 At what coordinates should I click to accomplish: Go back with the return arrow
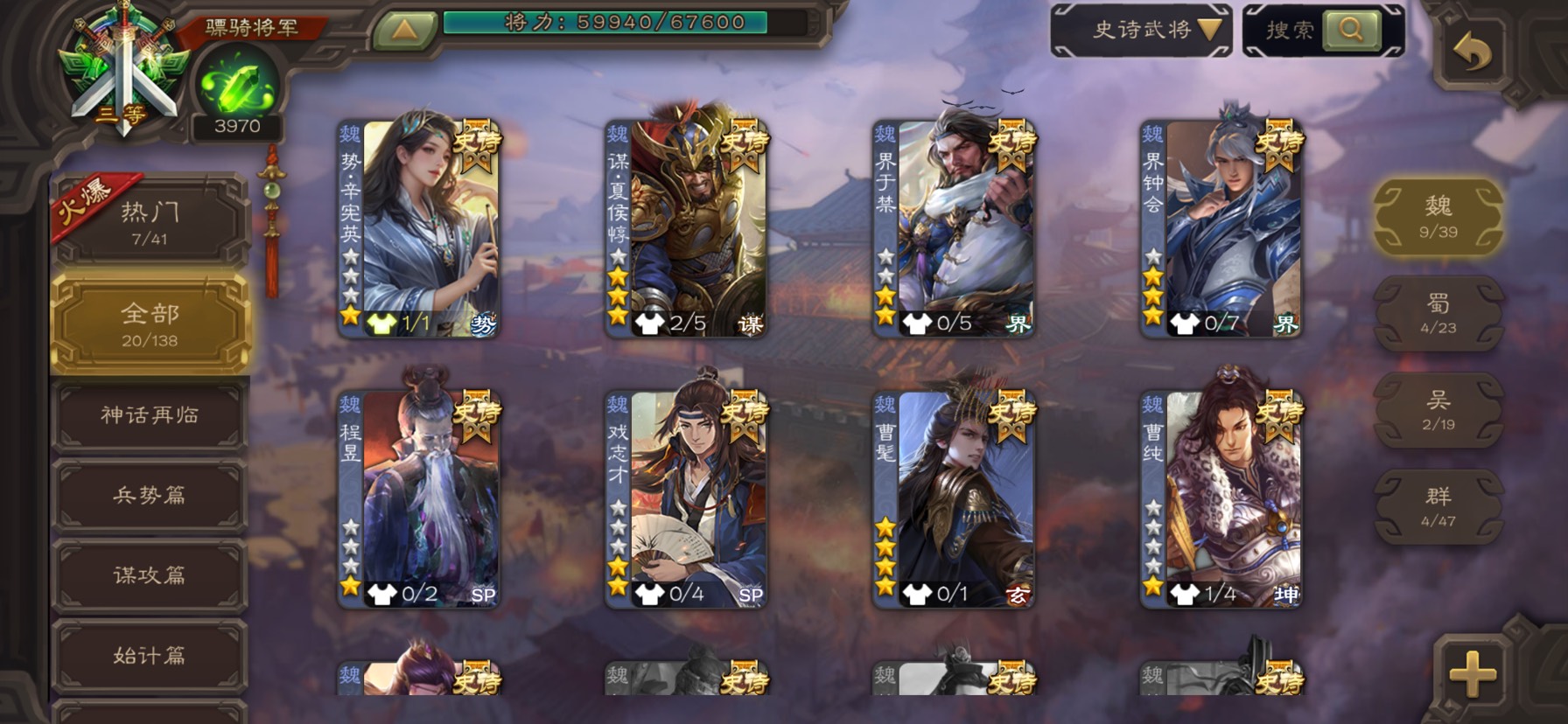pyautogui.click(x=1473, y=54)
